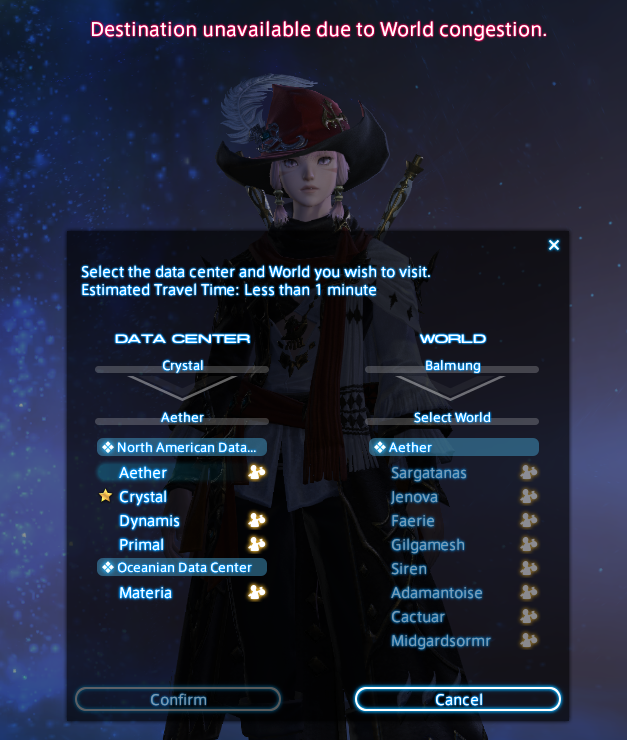
Task: Cancel the data center travel
Action: (458, 699)
